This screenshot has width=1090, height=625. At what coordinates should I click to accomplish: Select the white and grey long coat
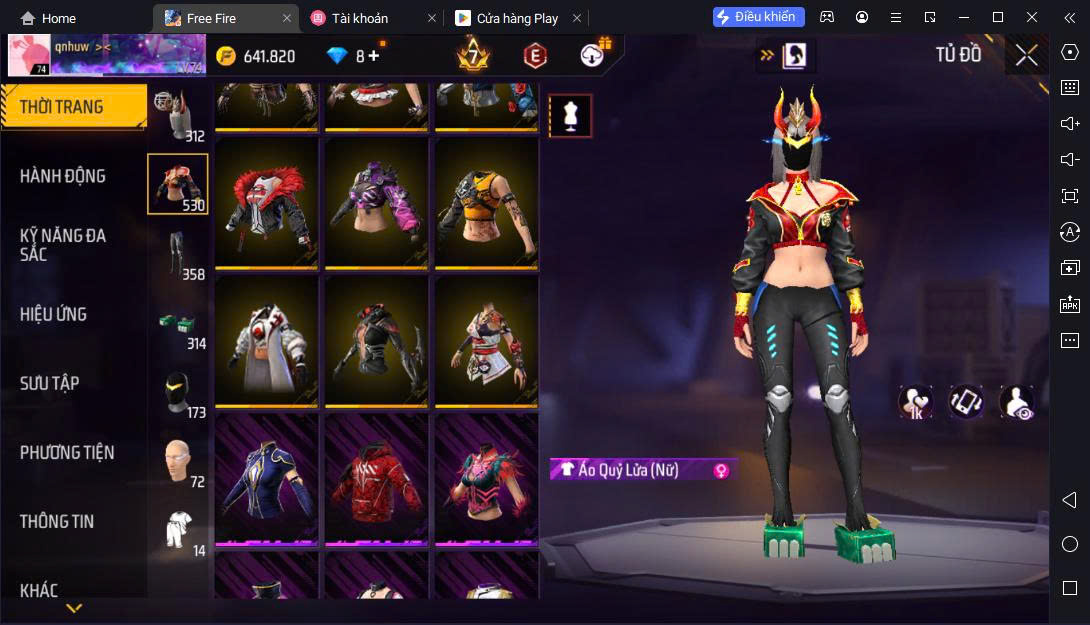pyautogui.click(x=266, y=341)
